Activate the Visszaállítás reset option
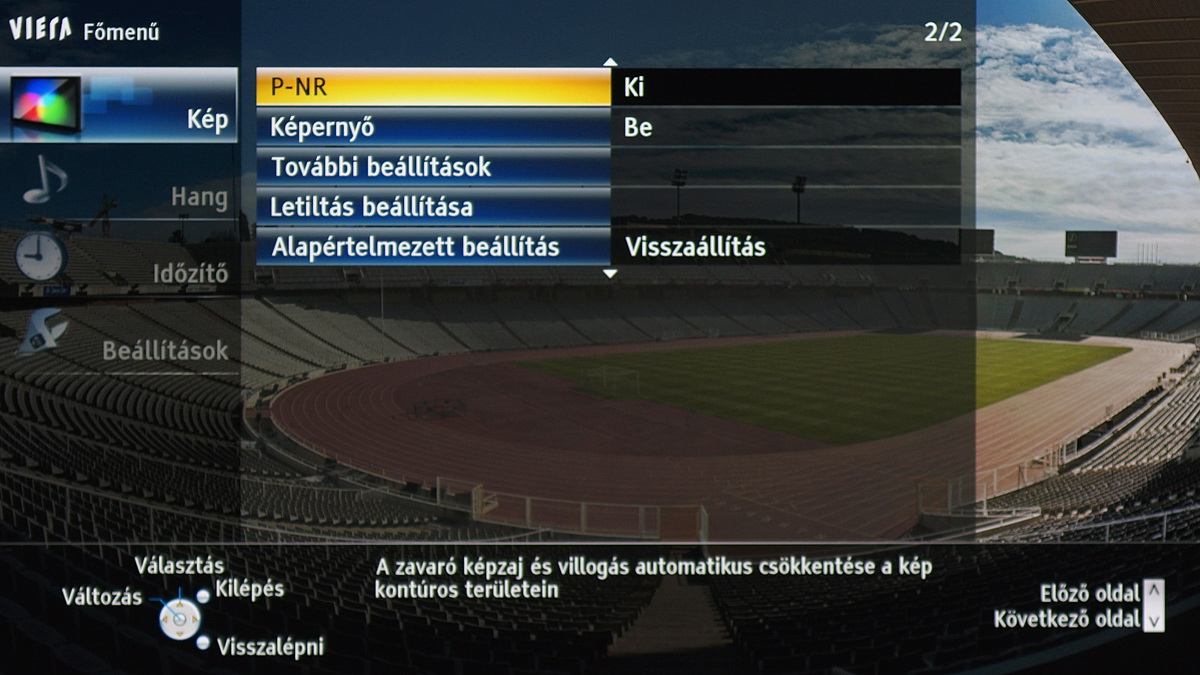The width and height of the screenshot is (1200, 675). (785, 246)
